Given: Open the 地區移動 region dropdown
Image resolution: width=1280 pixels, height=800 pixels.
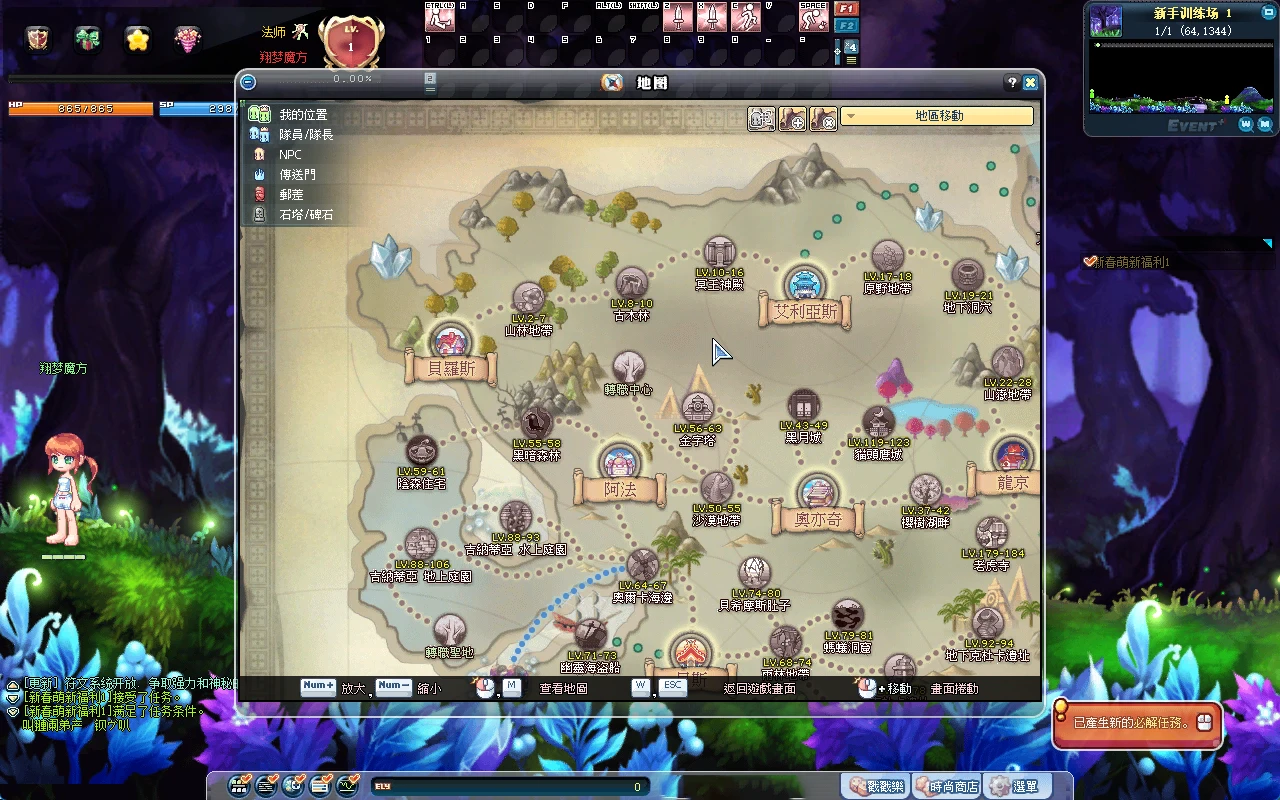Looking at the screenshot, I should coord(937,116).
